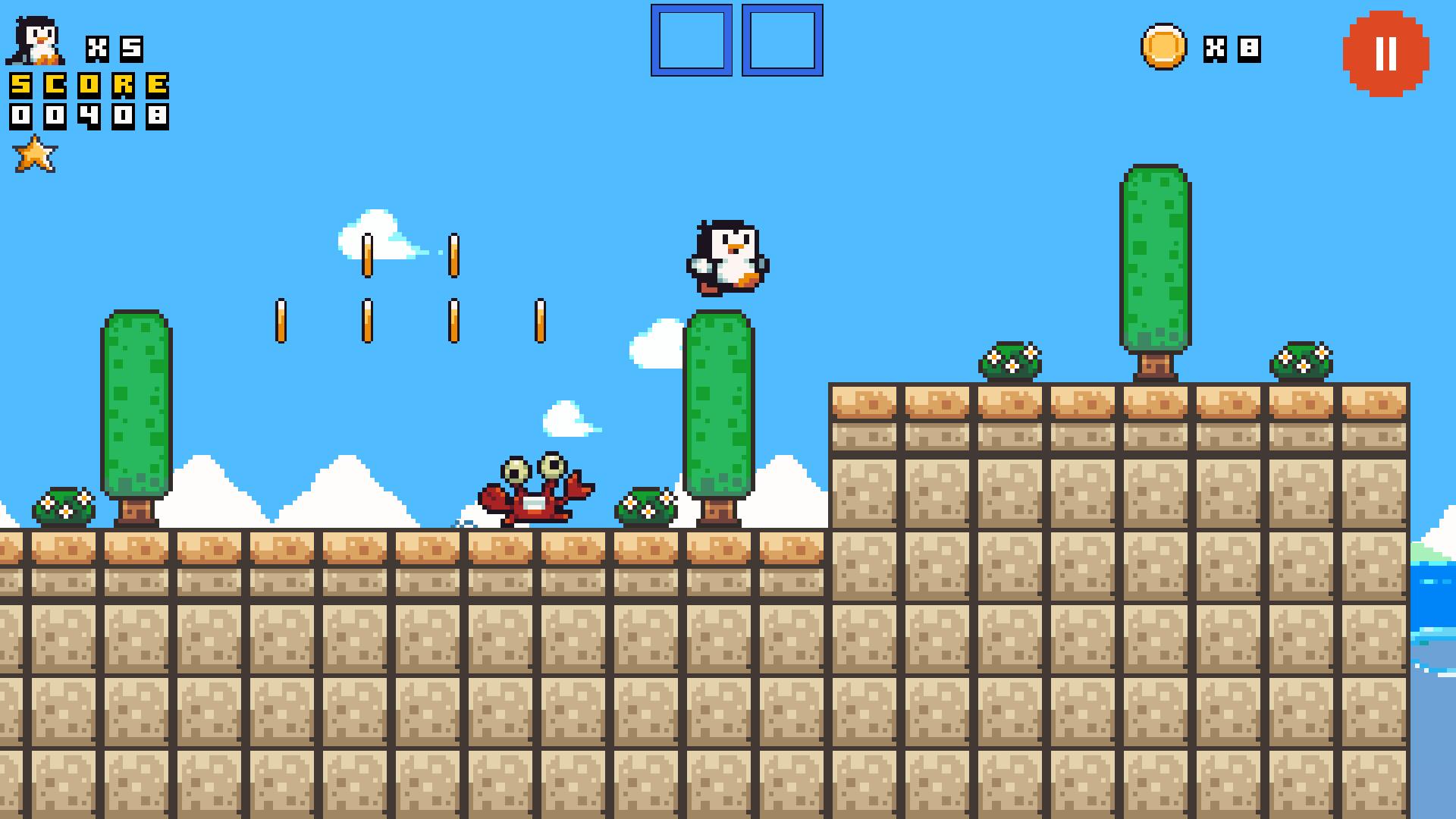The image size is (1456, 819).
Task: Click the tree on the upper right platform
Action: pos(1155,258)
